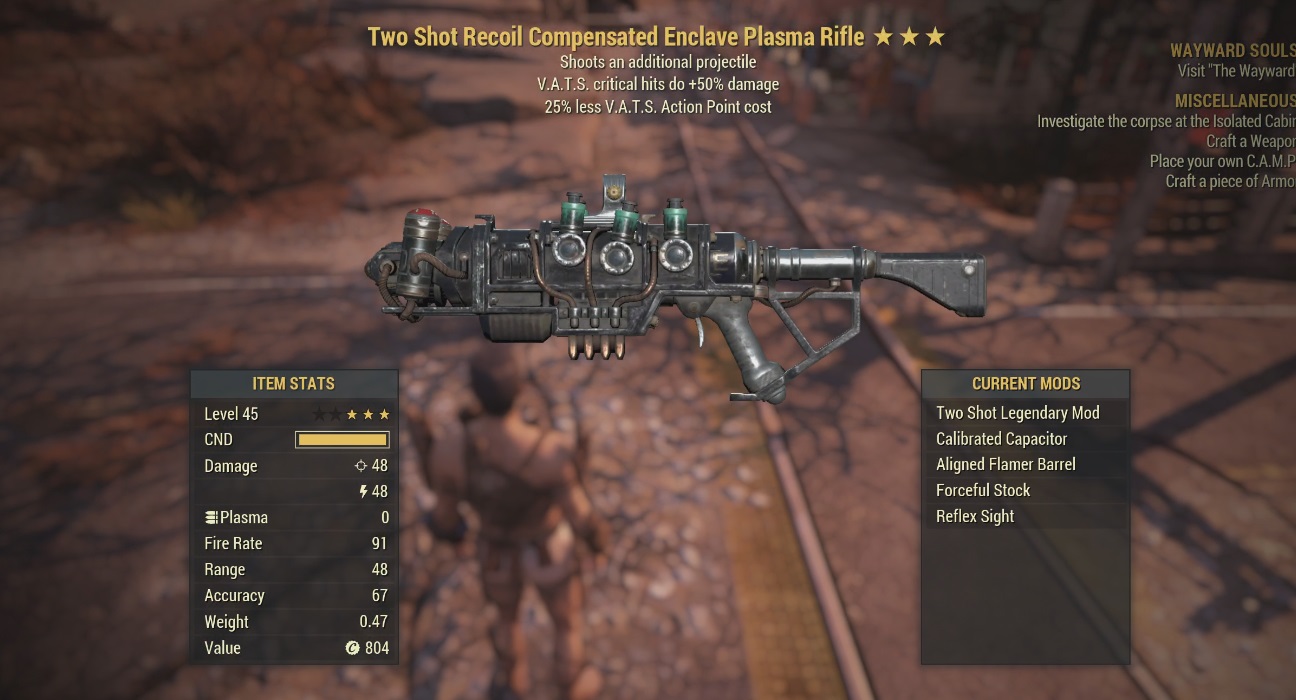1296x700 pixels.
Task: Open the Wayward Souls quest tracker entry
Action: tap(1232, 50)
